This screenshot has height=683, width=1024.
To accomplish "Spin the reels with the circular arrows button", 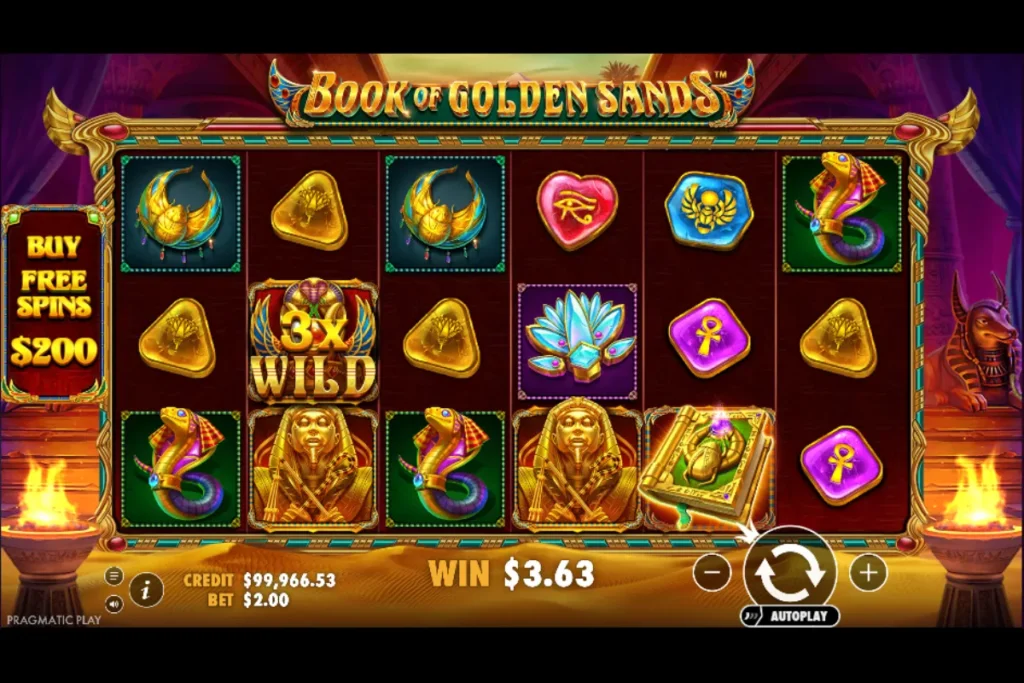I will (789, 573).
